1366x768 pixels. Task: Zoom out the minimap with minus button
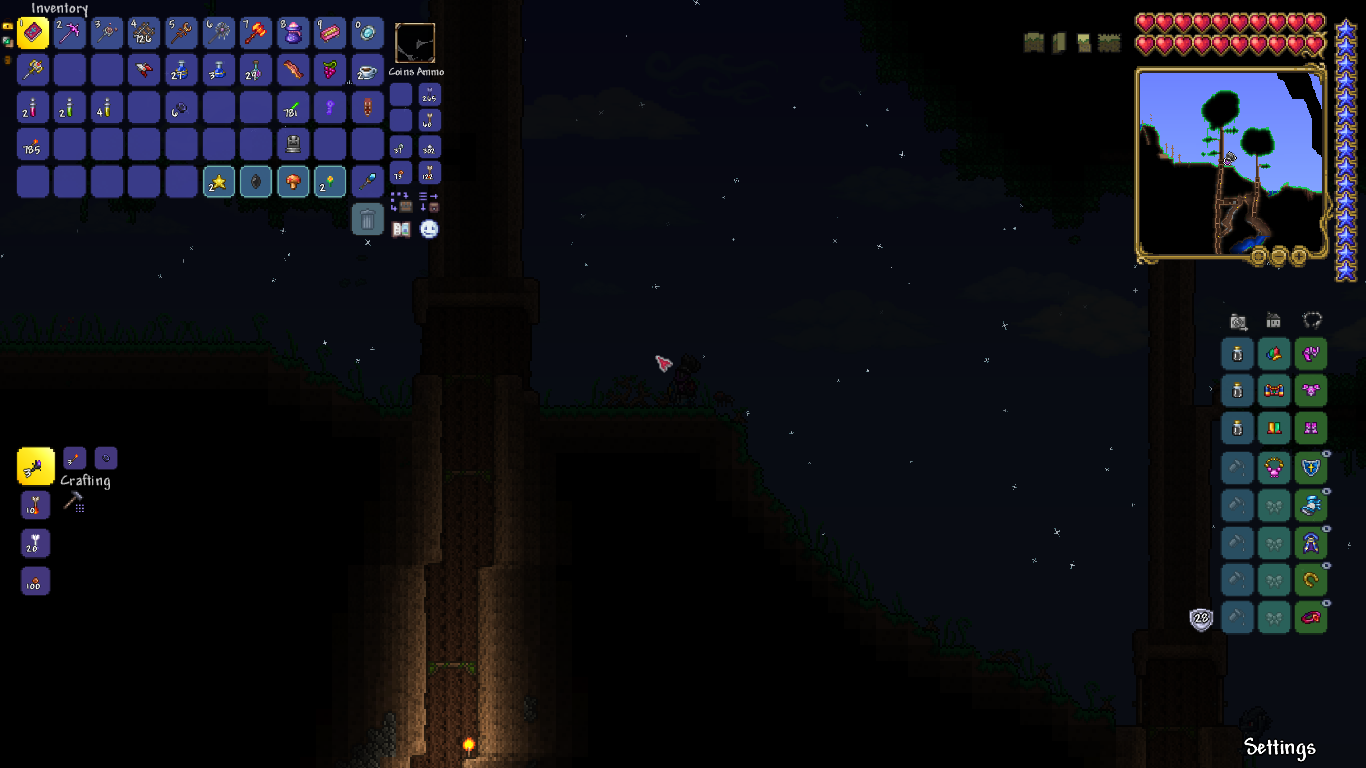tap(1280, 256)
